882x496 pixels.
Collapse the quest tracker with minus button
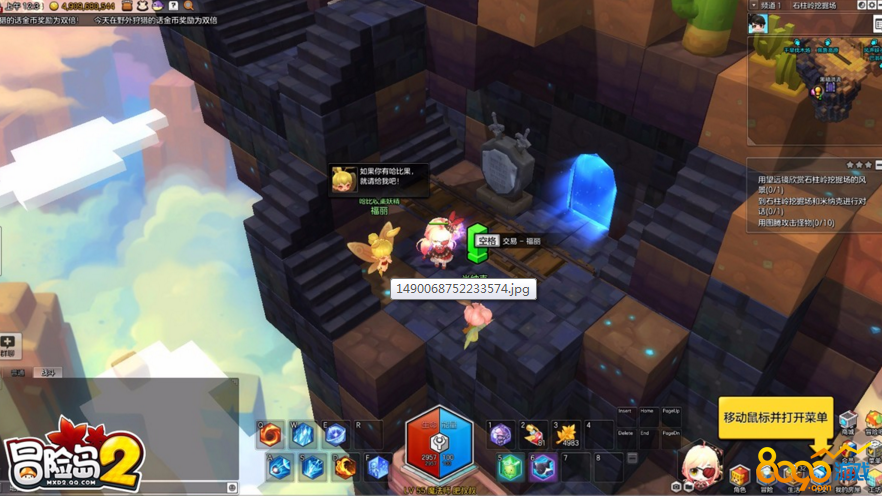[878, 165]
